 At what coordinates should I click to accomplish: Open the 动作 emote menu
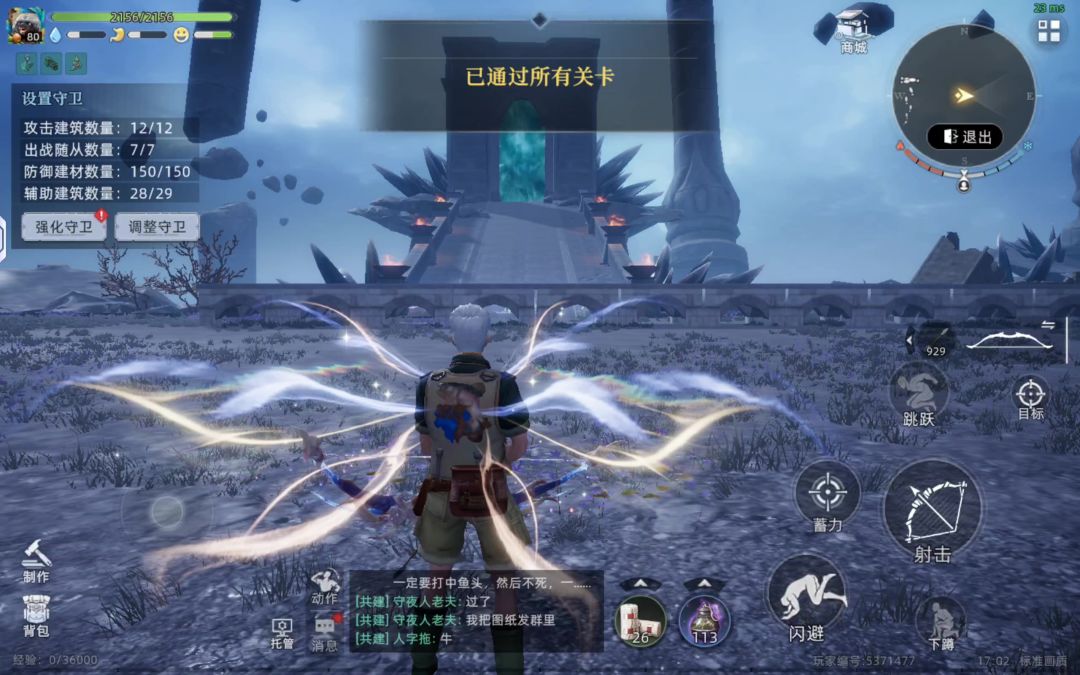point(324,586)
